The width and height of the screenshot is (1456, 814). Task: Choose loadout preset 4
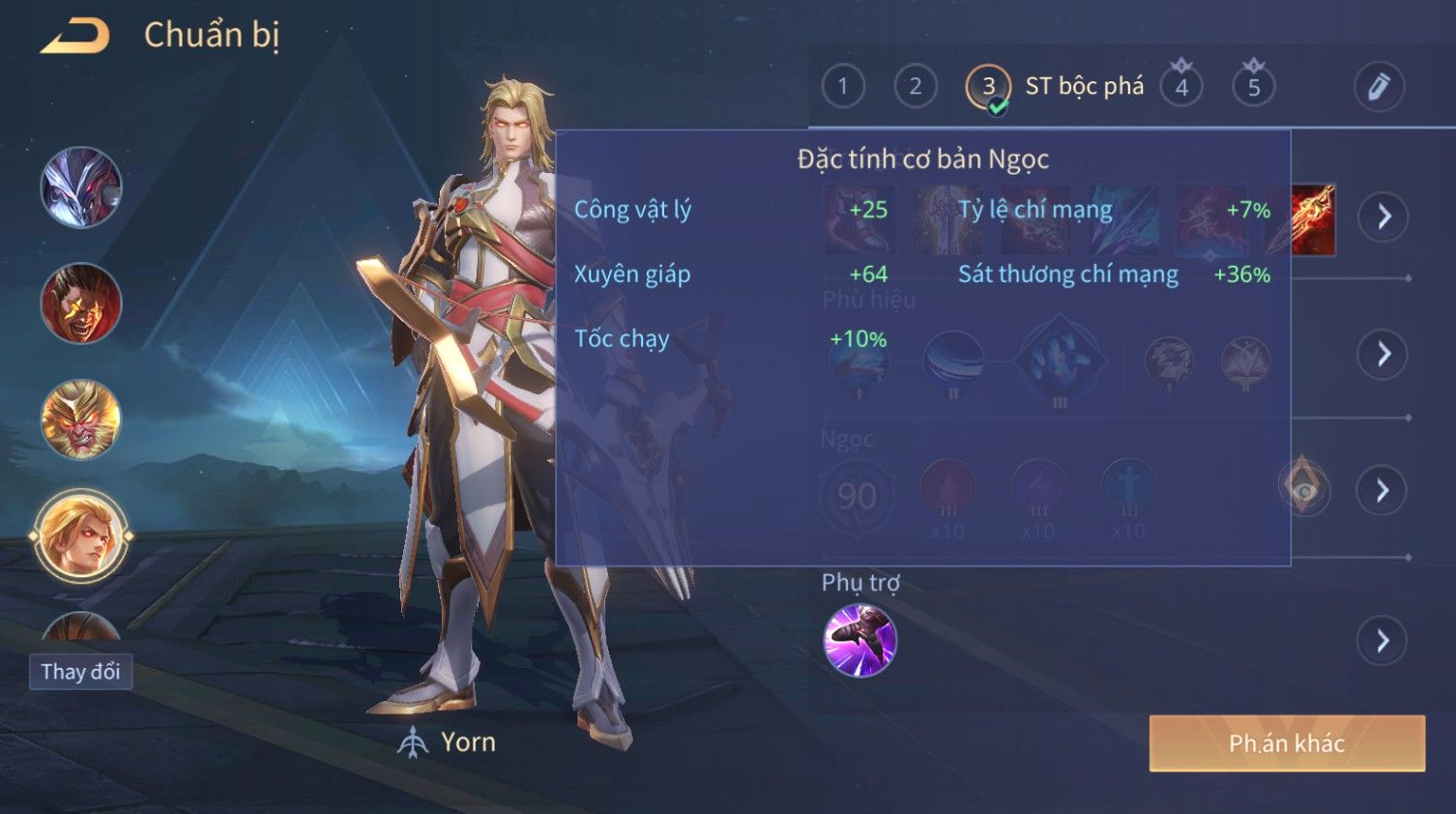pos(1181,87)
